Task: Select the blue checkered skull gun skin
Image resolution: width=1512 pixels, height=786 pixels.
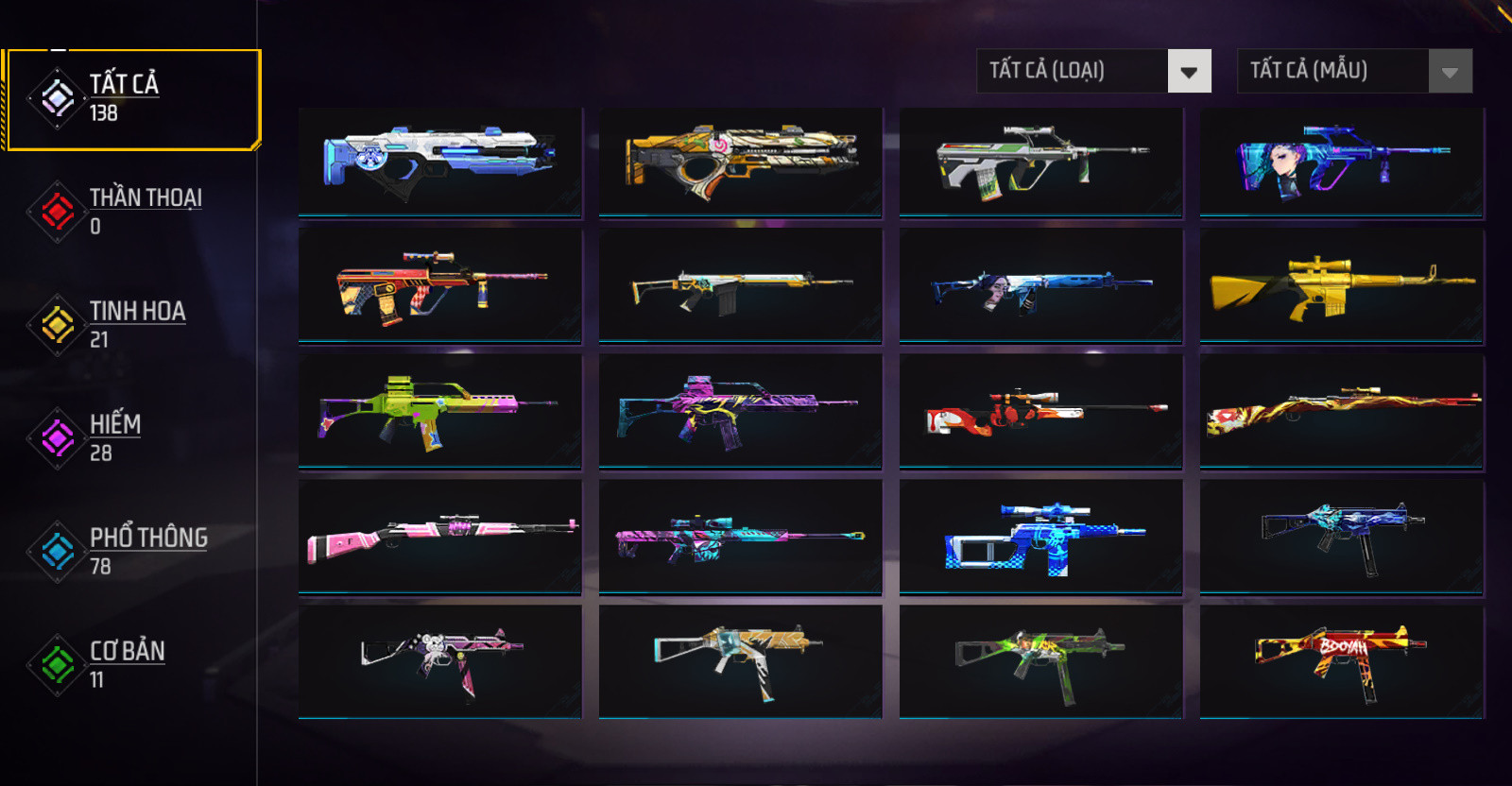Action: click(x=1041, y=537)
